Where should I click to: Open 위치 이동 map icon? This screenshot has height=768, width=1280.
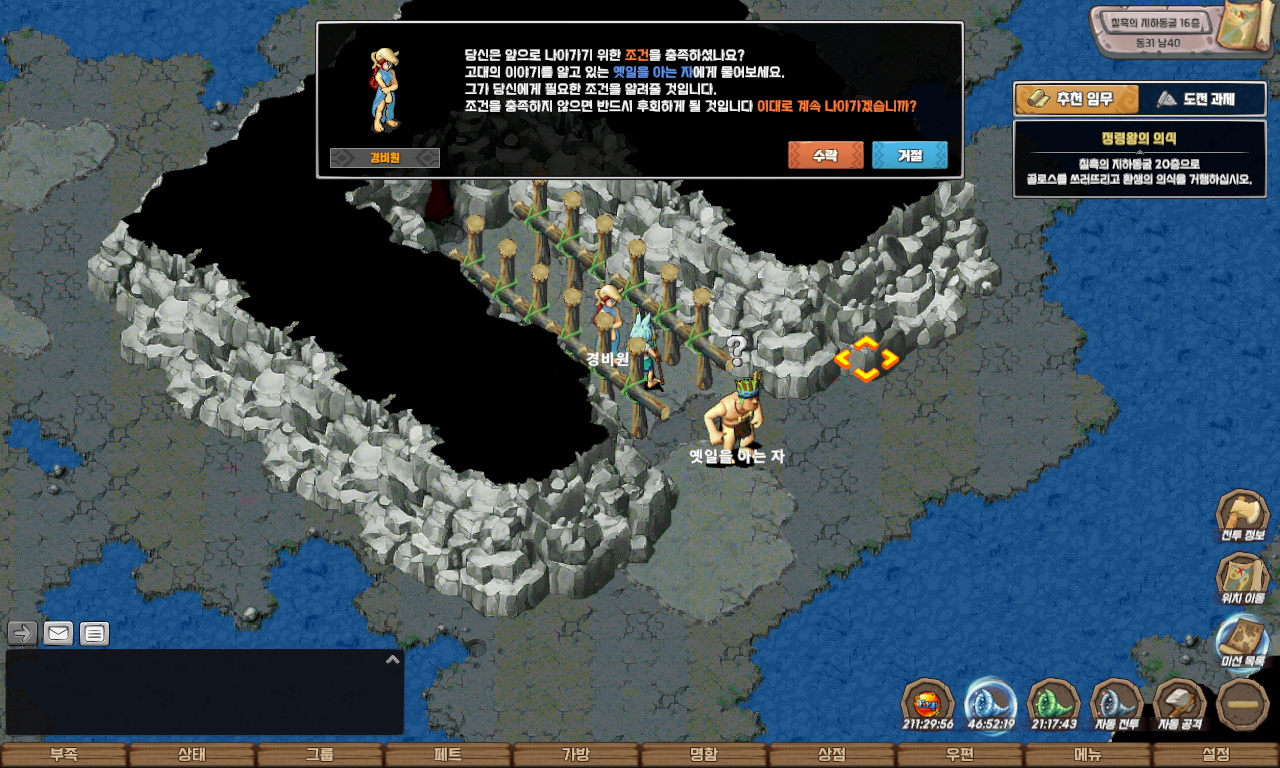tap(1242, 578)
